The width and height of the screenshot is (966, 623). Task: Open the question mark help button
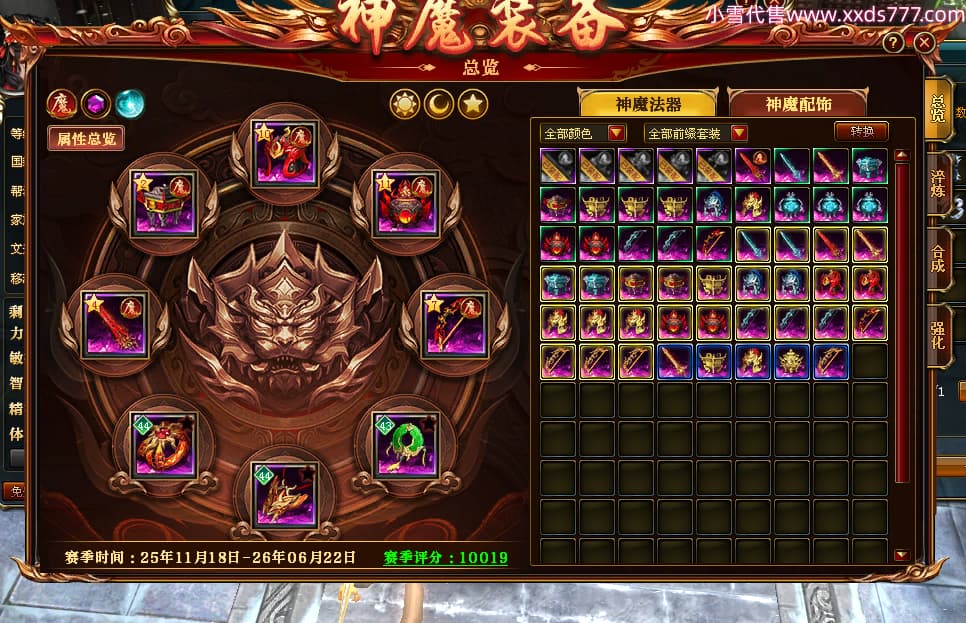(x=894, y=43)
